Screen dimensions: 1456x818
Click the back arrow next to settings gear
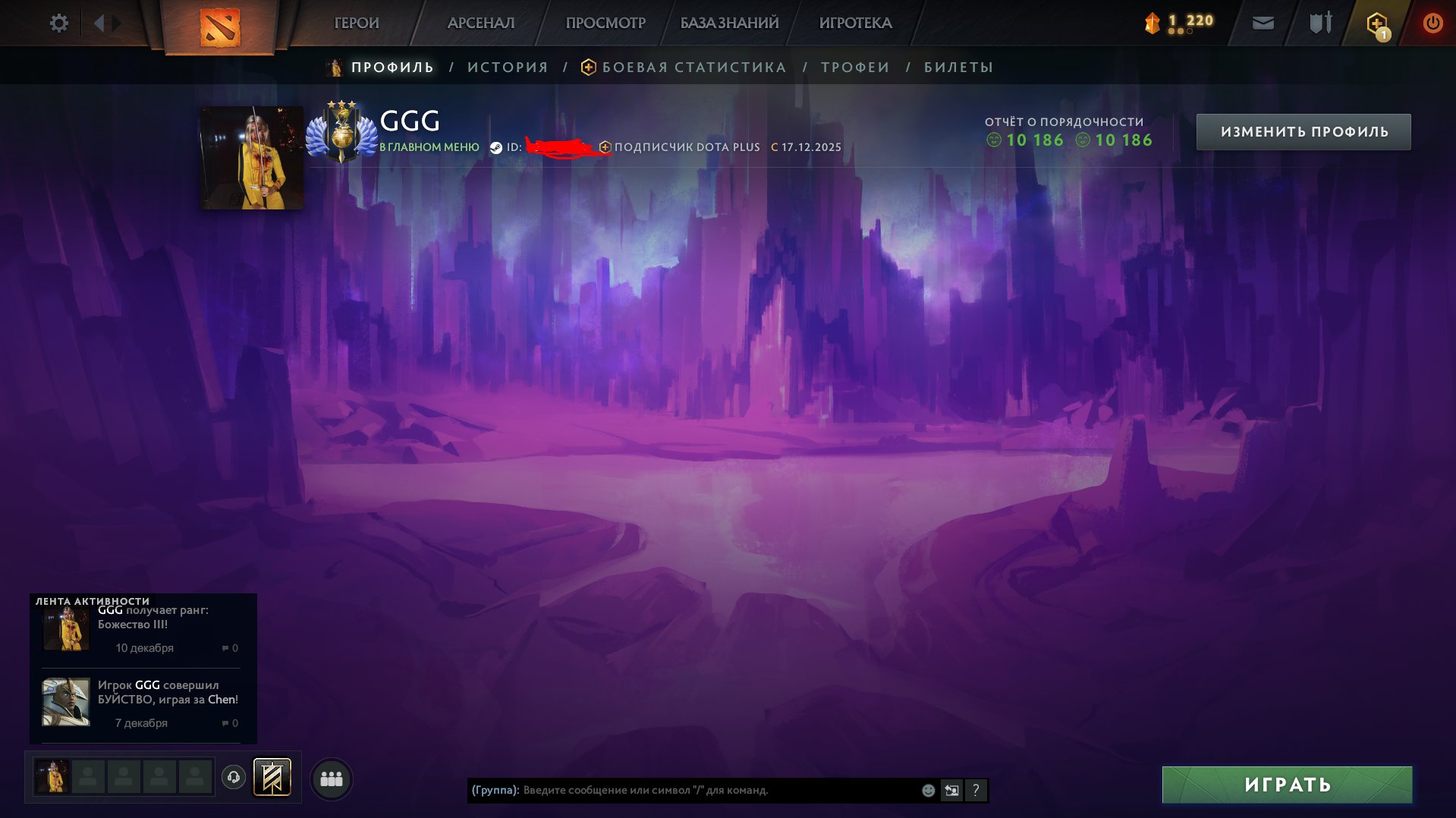pyautogui.click(x=99, y=23)
